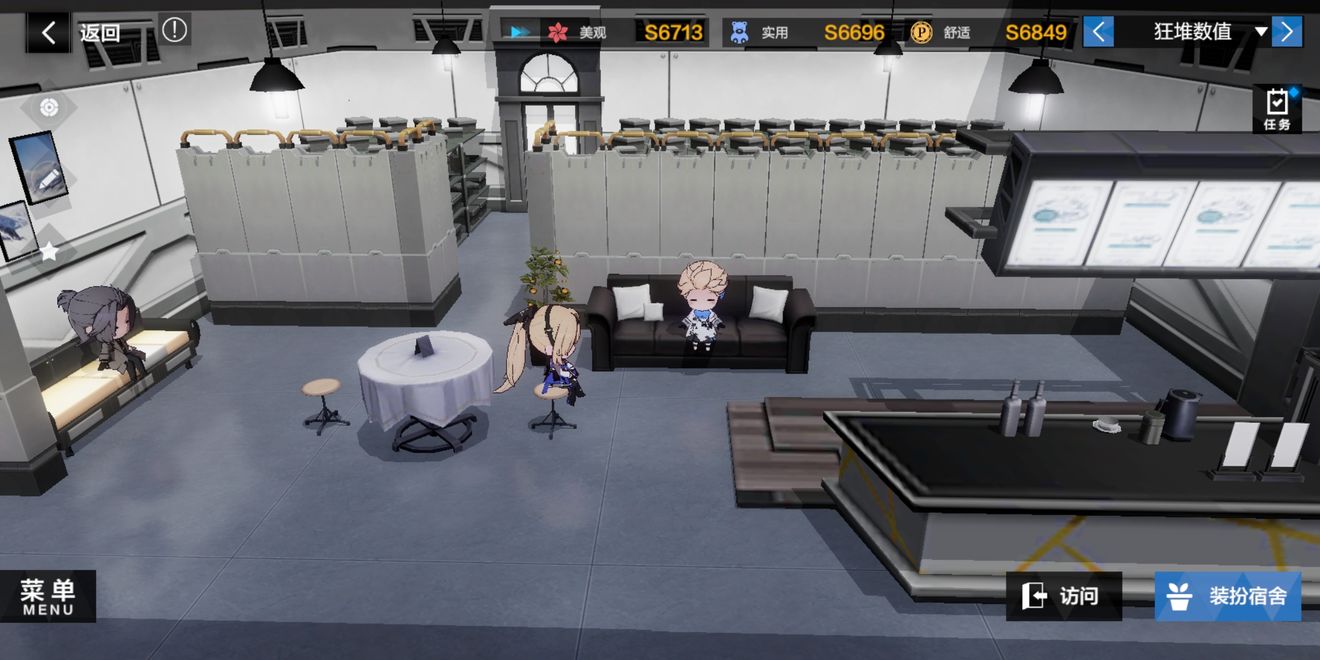
Task: Tap the white star icon
Action: pos(49,252)
